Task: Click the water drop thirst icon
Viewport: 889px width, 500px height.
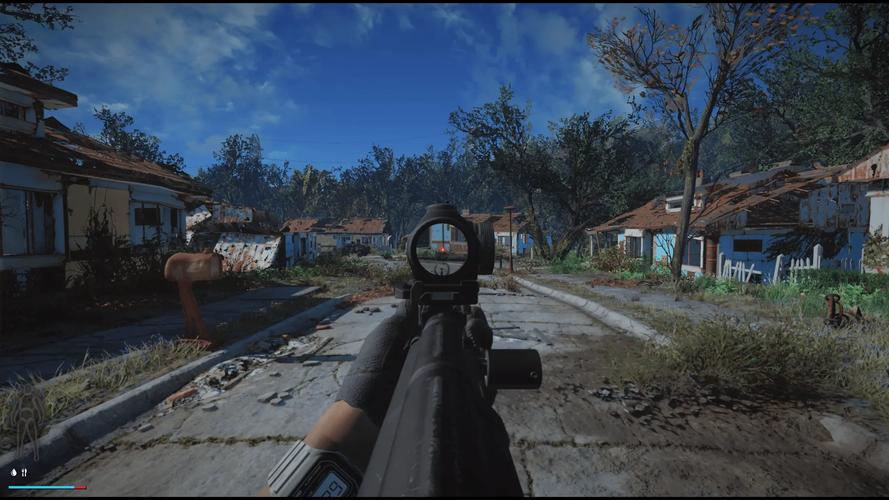Action: pos(13,472)
